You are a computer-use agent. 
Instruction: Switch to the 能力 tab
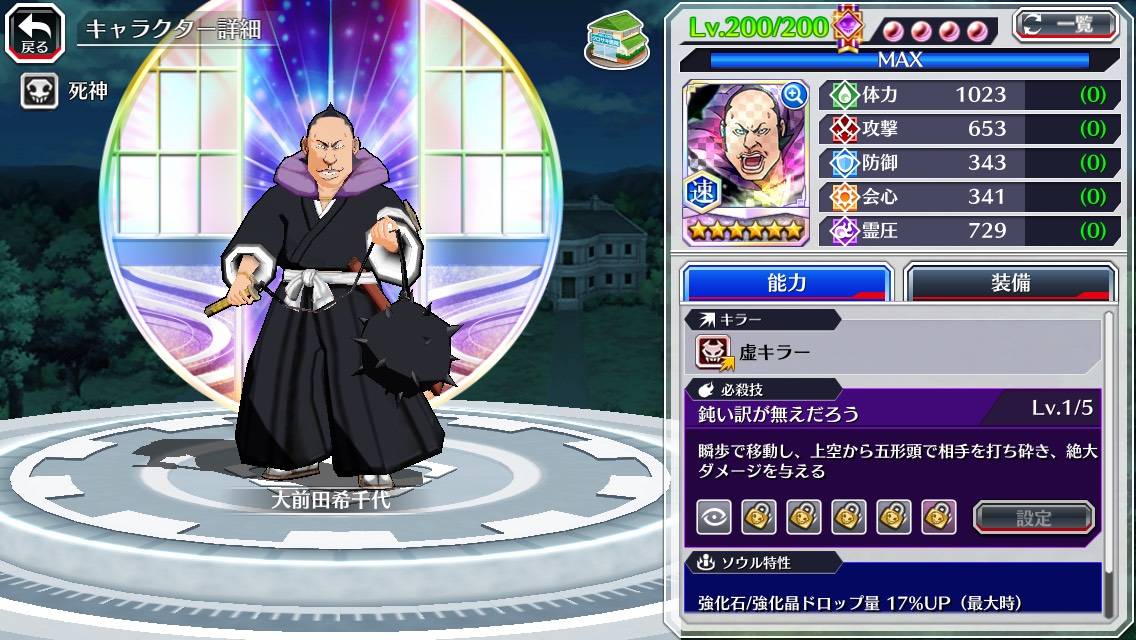786,283
